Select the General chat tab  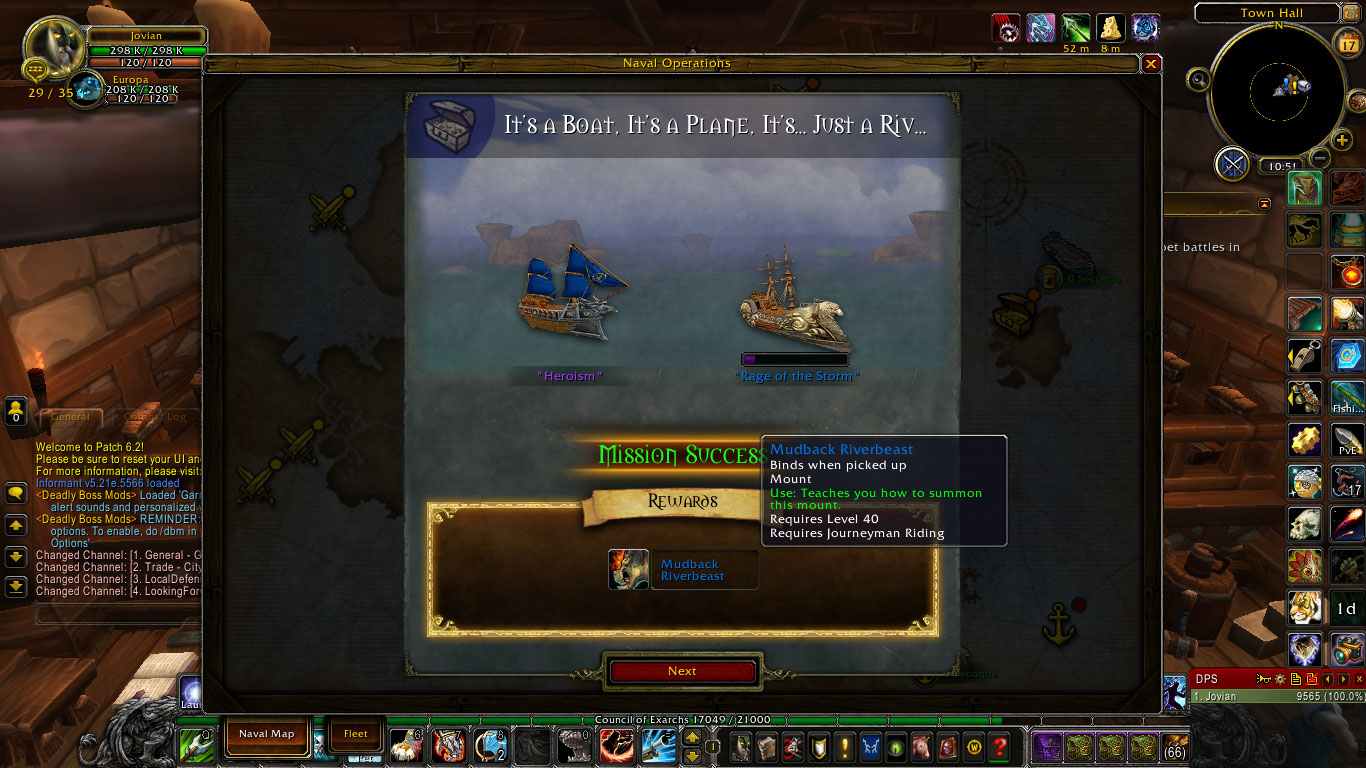72,417
